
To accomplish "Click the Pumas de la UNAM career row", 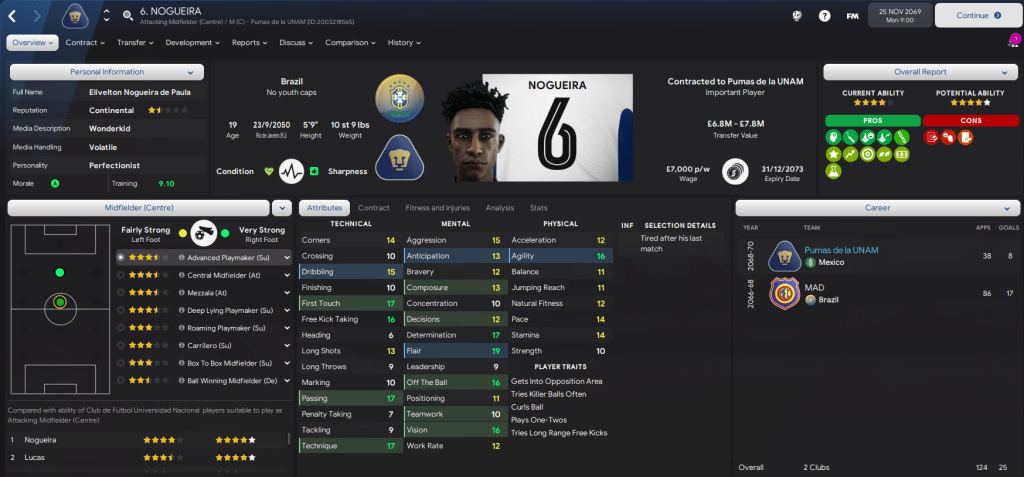I will click(868, 256).
